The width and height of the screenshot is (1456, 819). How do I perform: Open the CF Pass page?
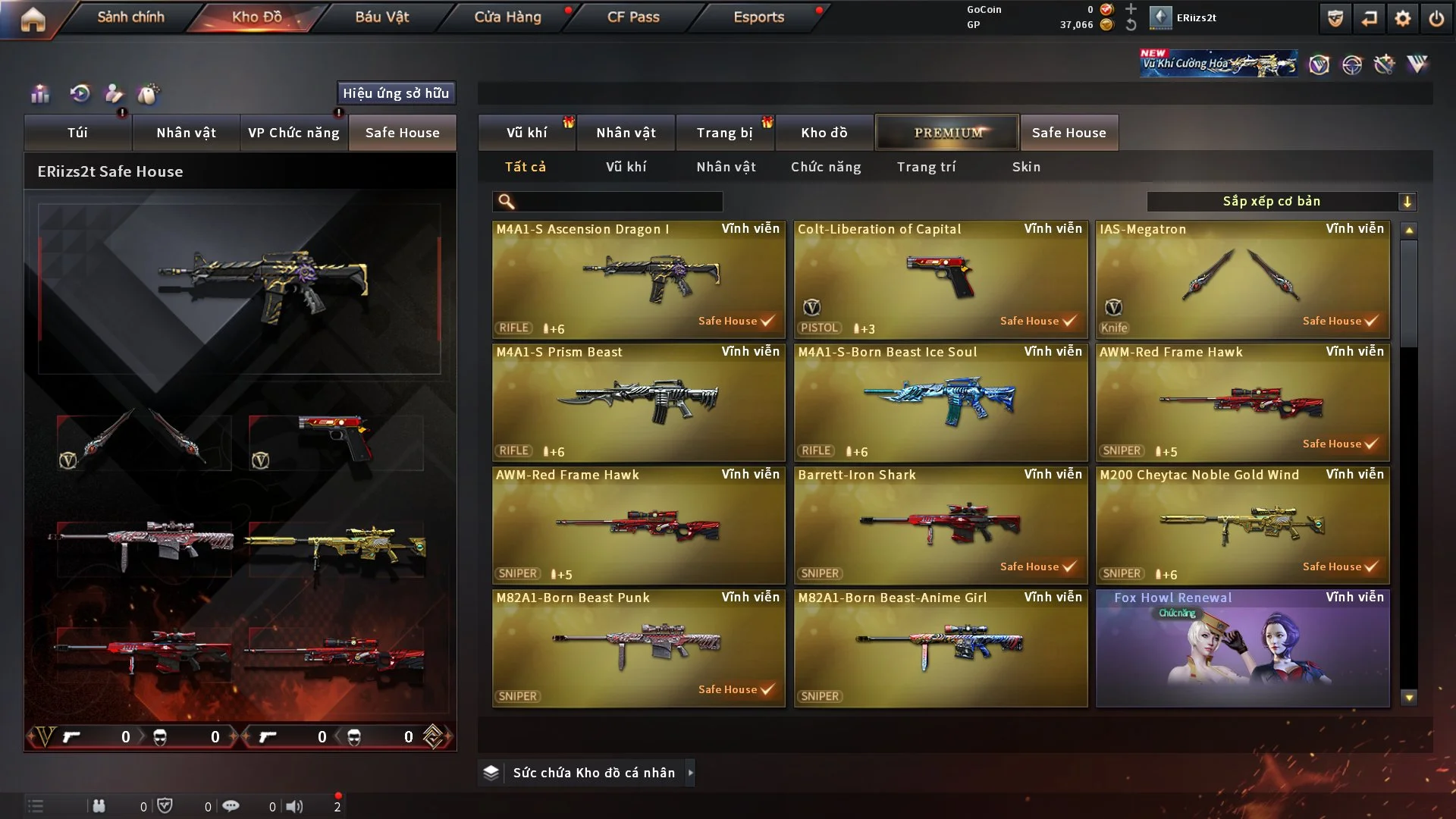click(633, 17)
